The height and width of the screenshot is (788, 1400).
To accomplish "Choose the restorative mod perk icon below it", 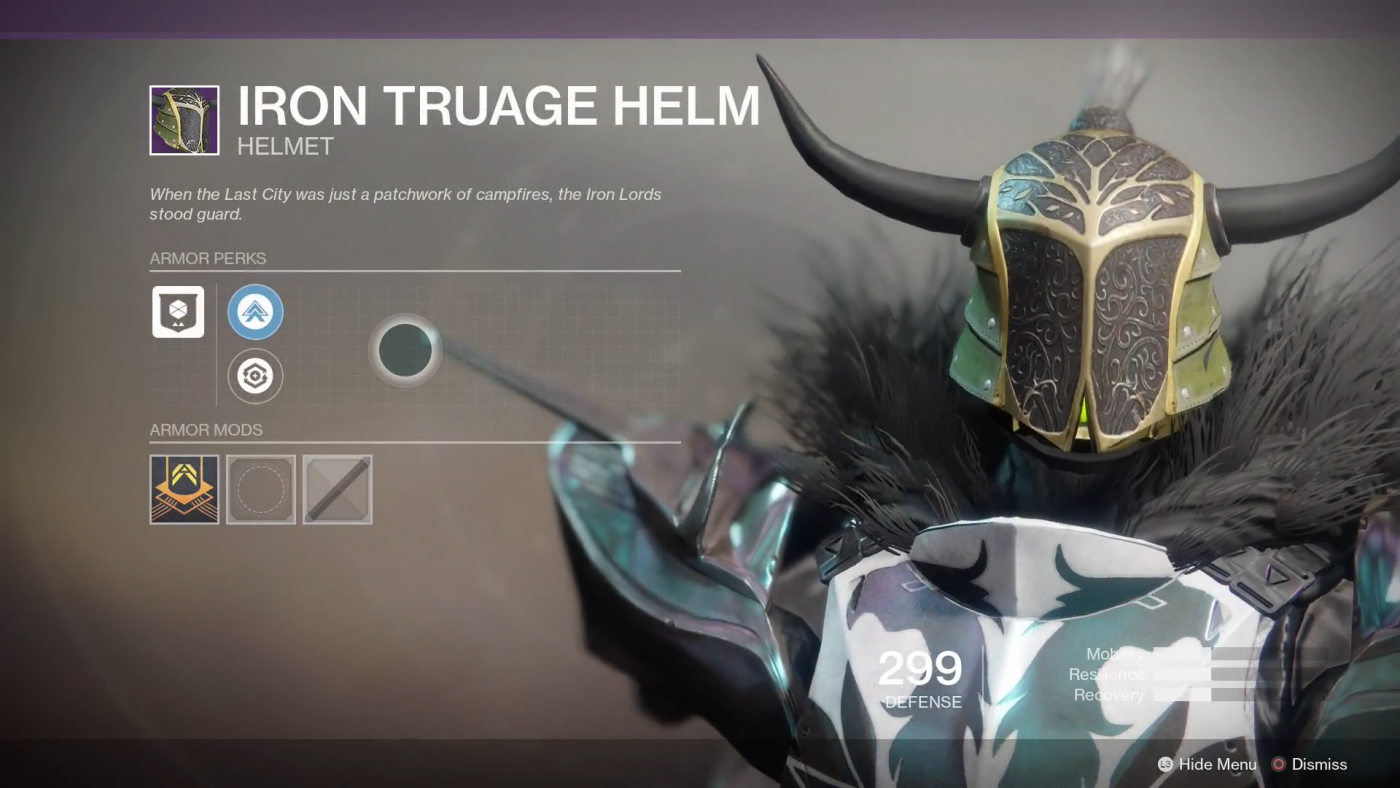I will [255, 375].
